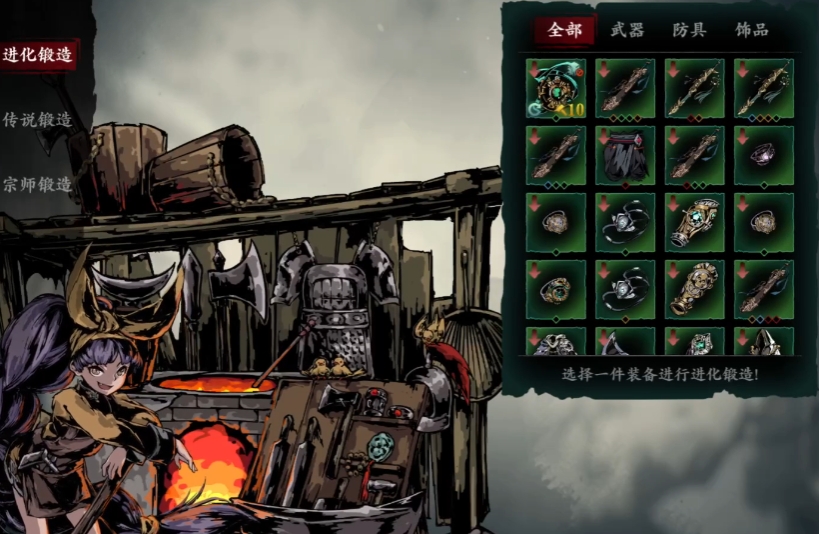This screenshot has height=534, width=819.
Task: Choose the 宗师锻造 (grandmaster forging) option
Action: (38, 185)
